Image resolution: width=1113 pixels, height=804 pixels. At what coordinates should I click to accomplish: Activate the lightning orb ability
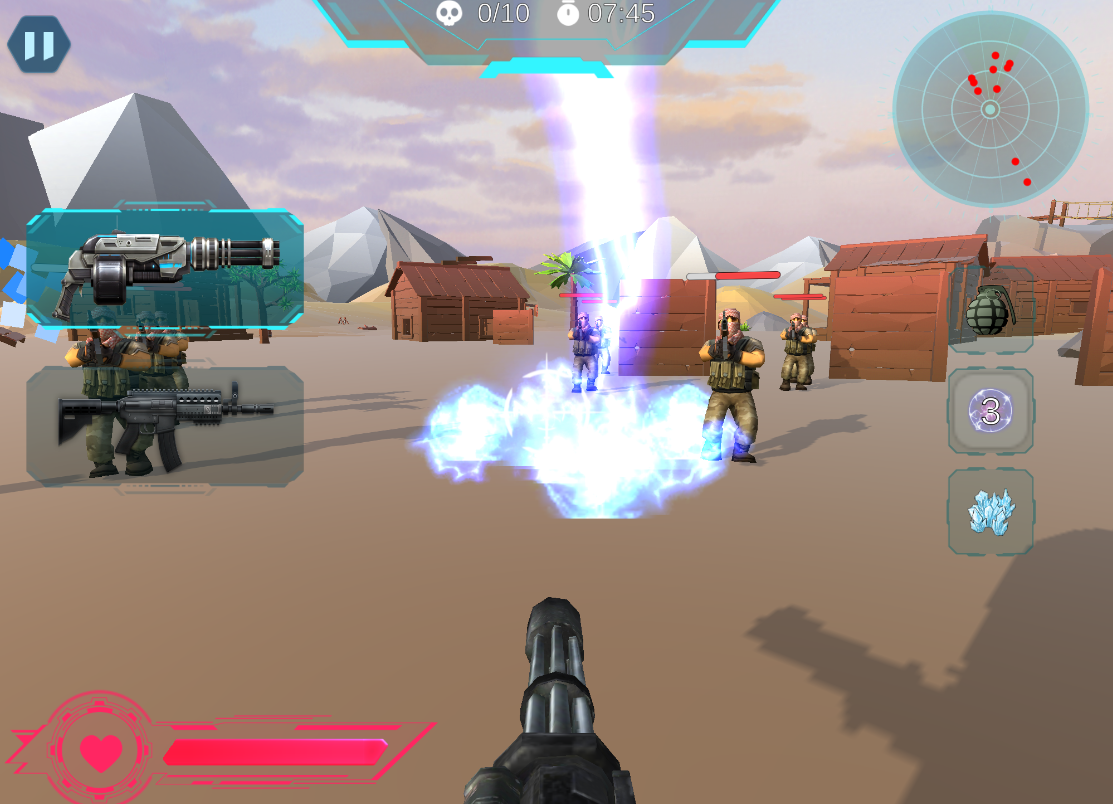pos(990,411)
